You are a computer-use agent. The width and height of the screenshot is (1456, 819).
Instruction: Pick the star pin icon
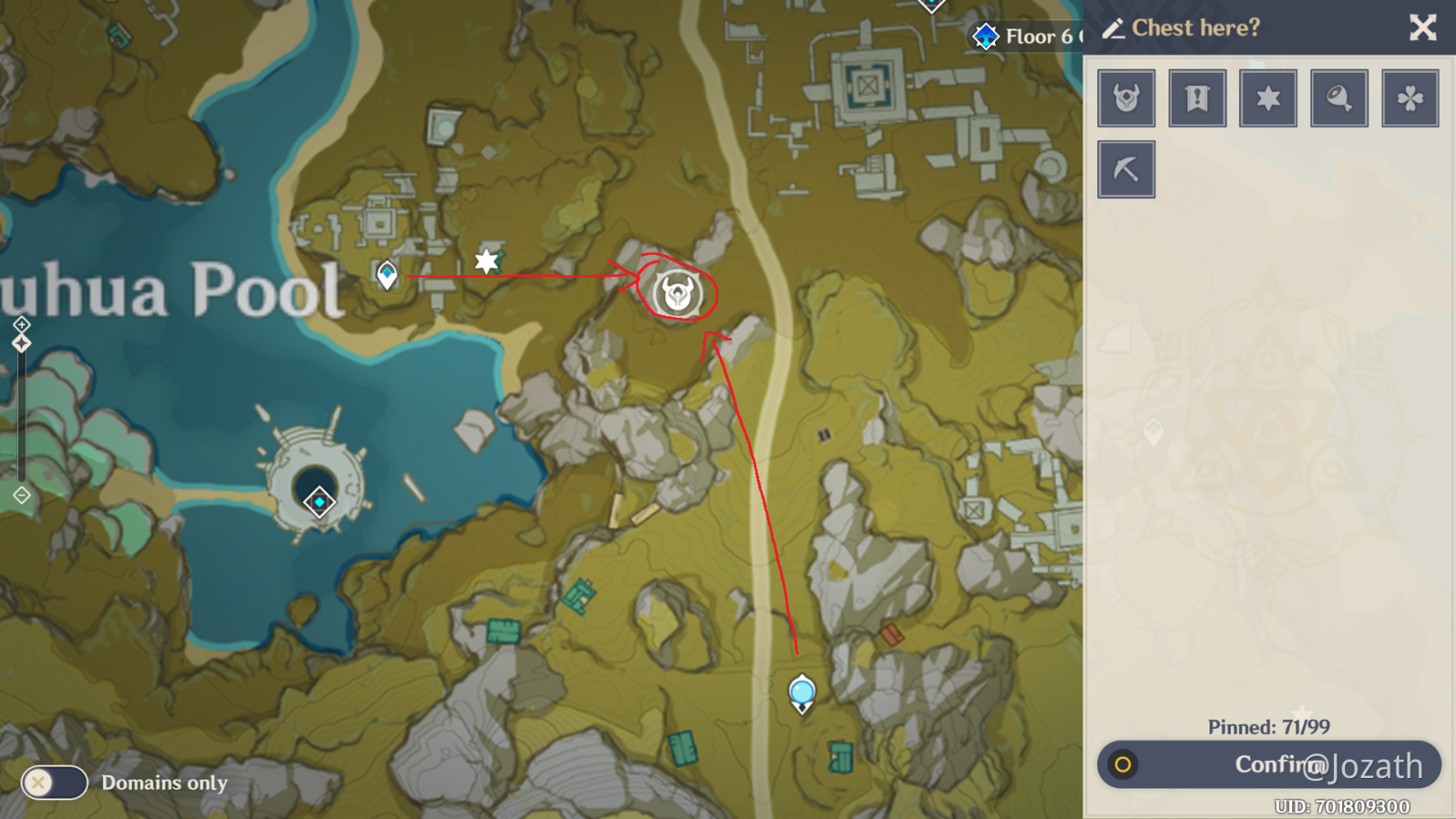[x=1268, y=98]
